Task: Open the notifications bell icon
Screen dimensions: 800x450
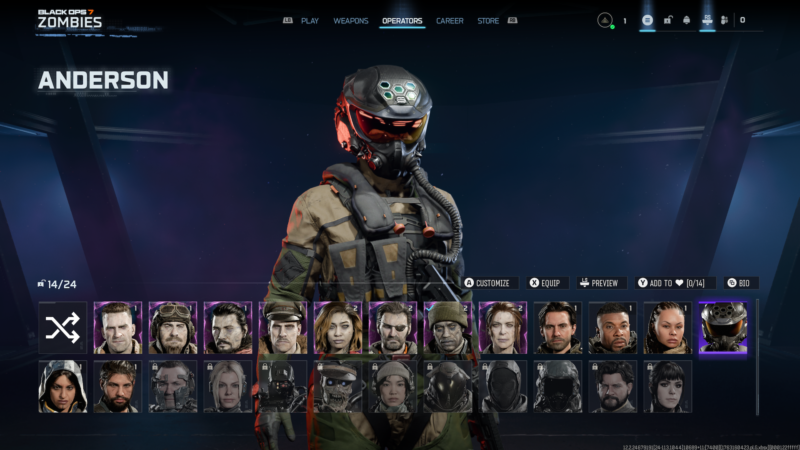Action: click(686, 20)
